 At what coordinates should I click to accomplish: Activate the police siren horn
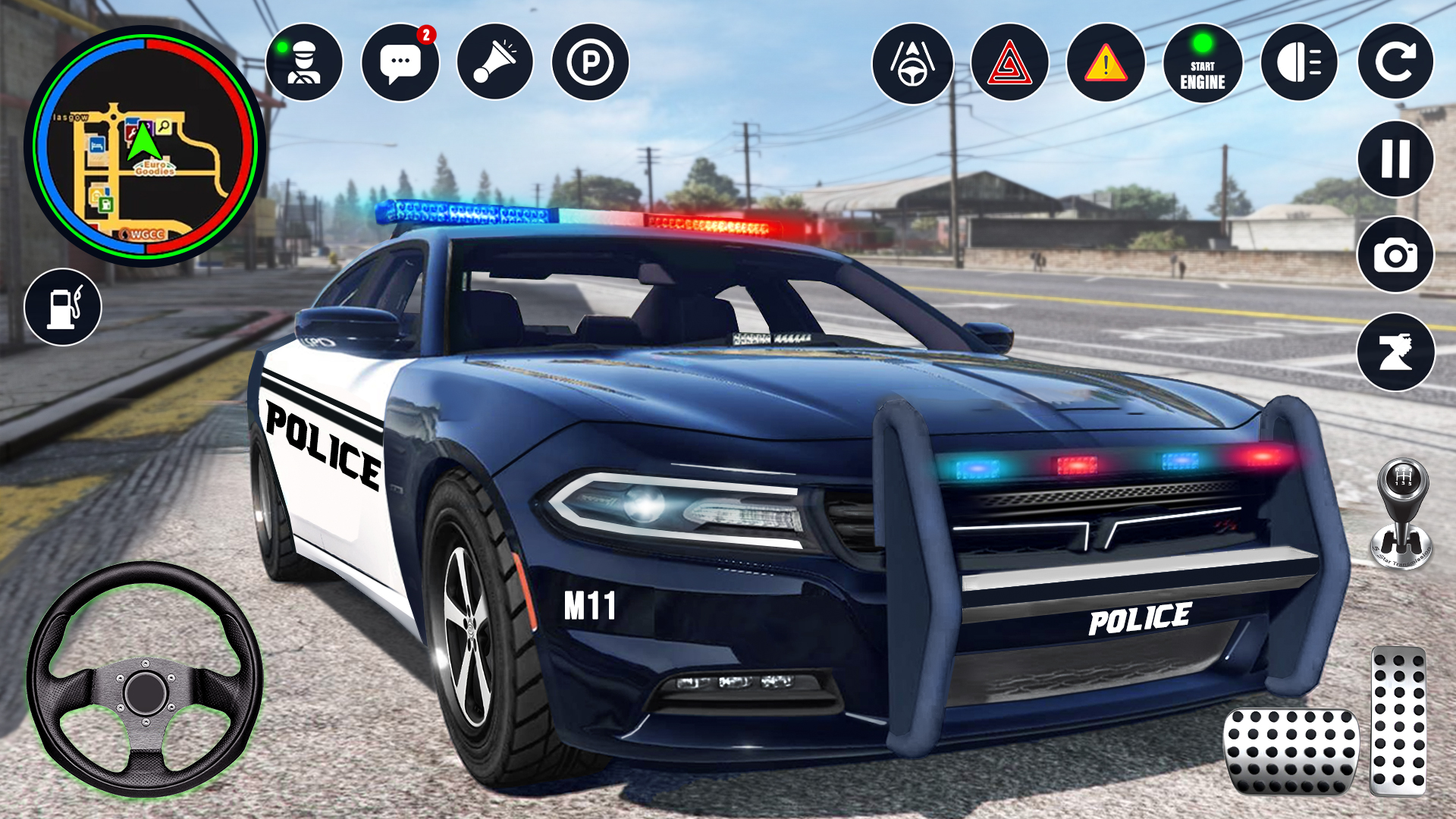498,62
